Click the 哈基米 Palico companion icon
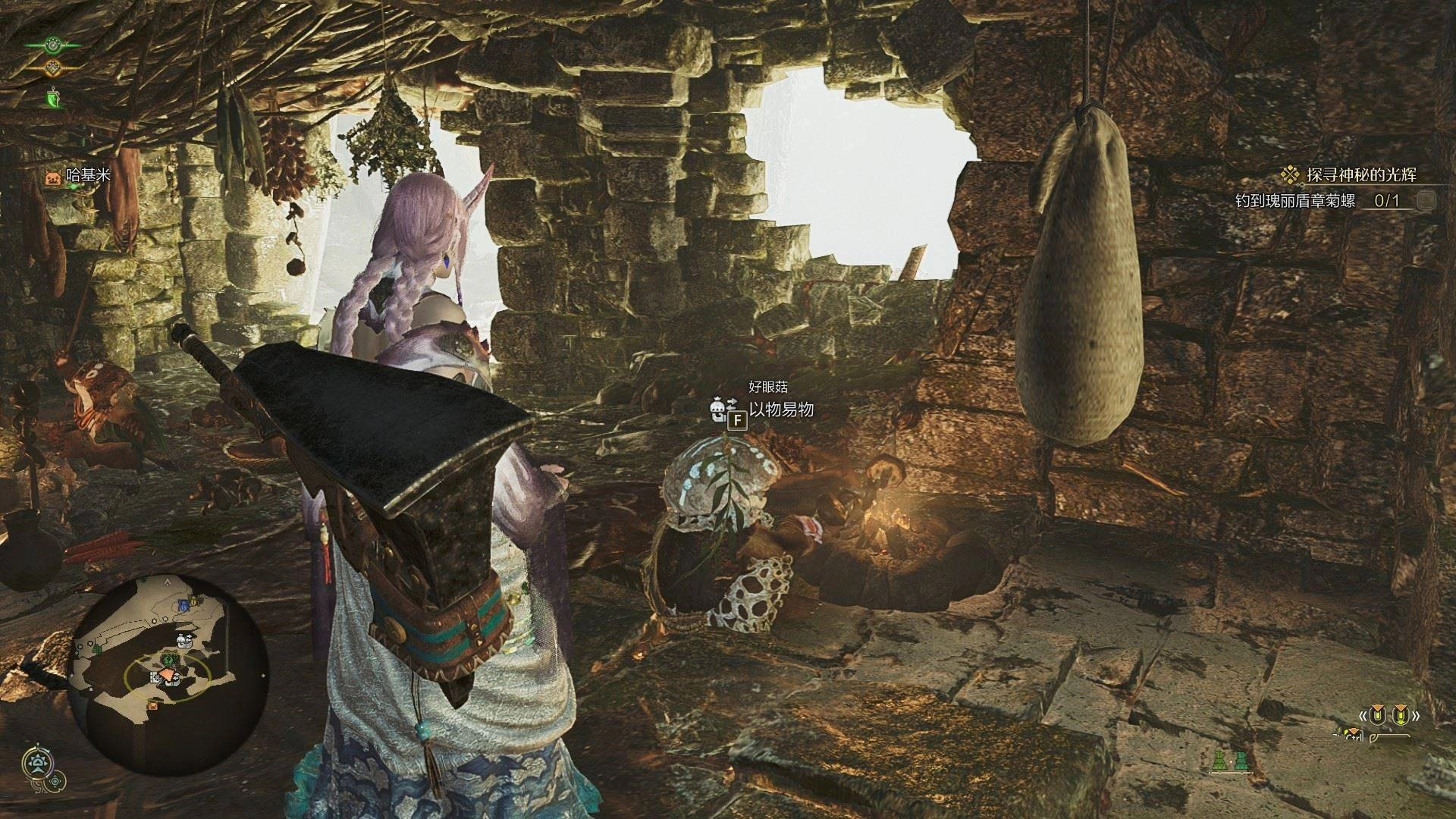1456x819 pixels. 52,177
